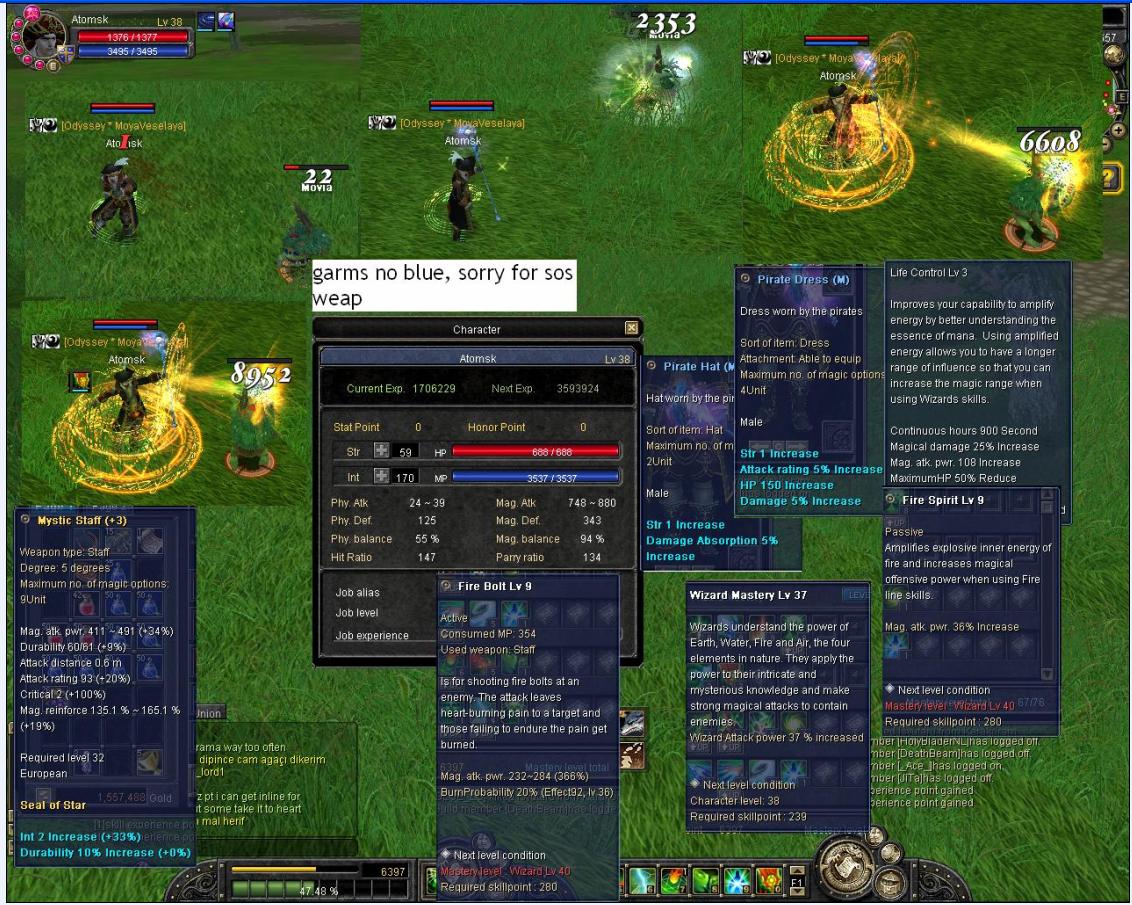Increase the Int stat with the plus button
Image resolution: width=1132 pixels, height=905 pixels.
click(x=381, y=477)
